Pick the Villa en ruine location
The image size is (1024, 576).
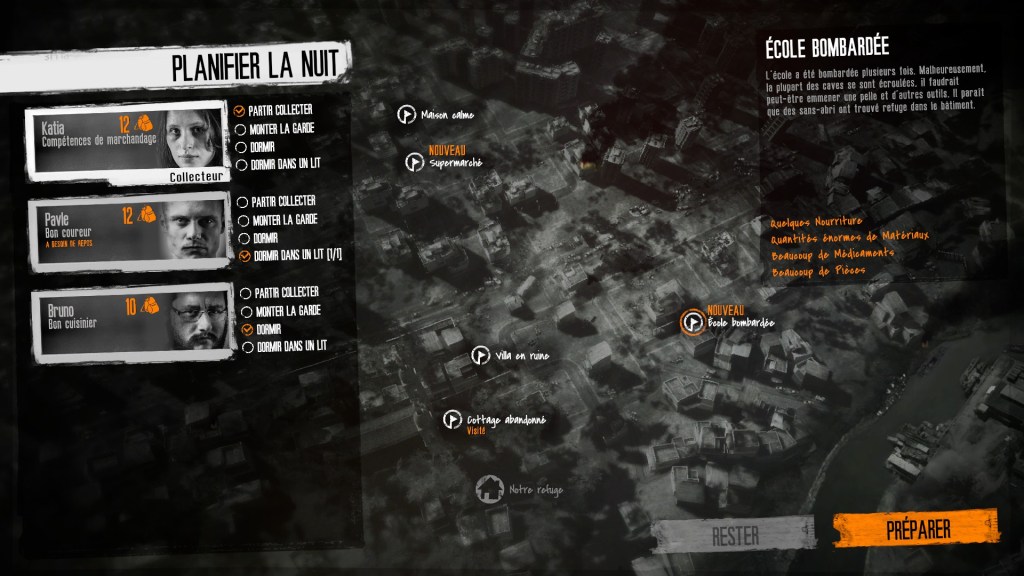(x=481, y=355)
